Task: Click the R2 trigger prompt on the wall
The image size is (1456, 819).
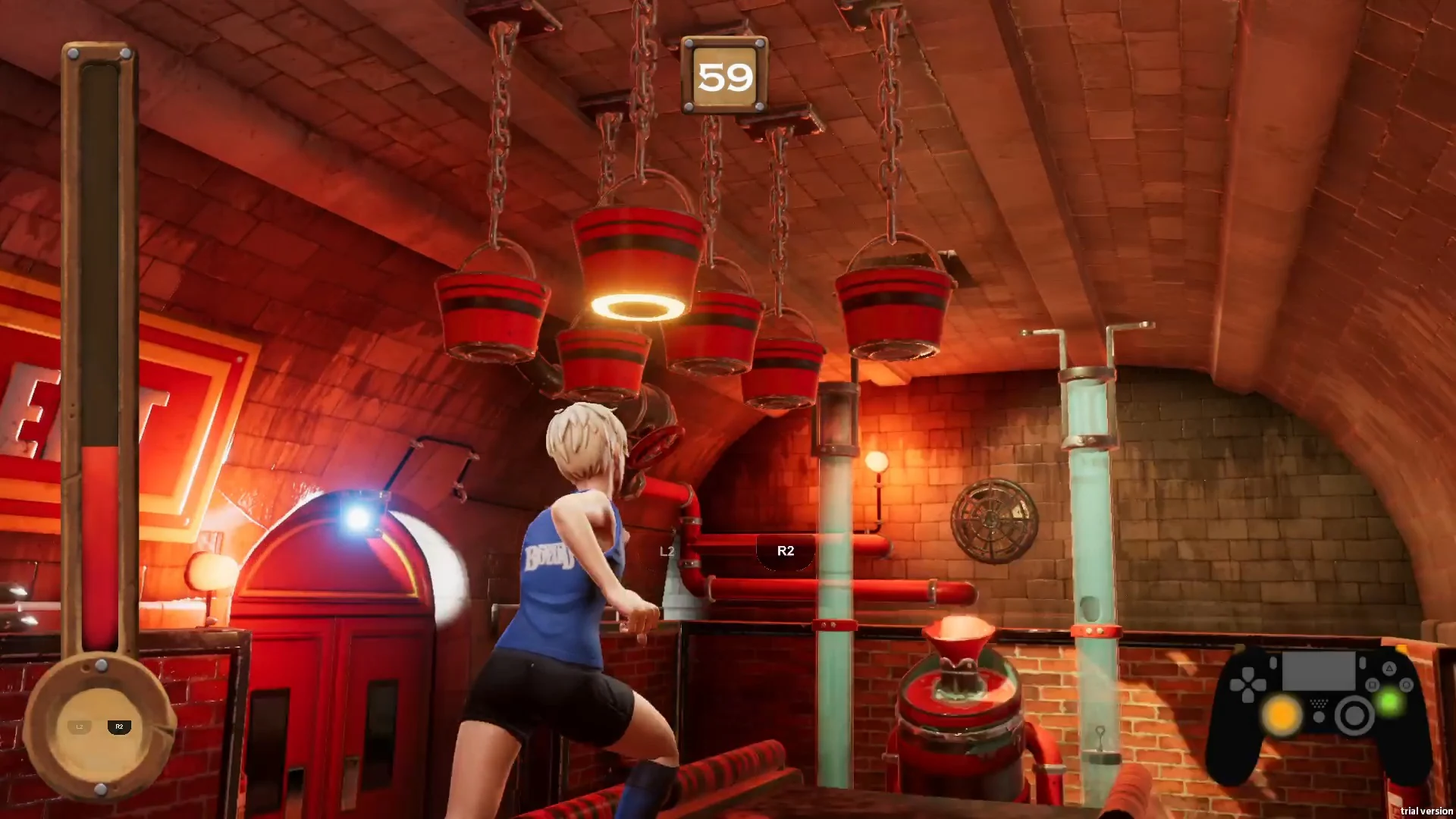Action: 786,551
